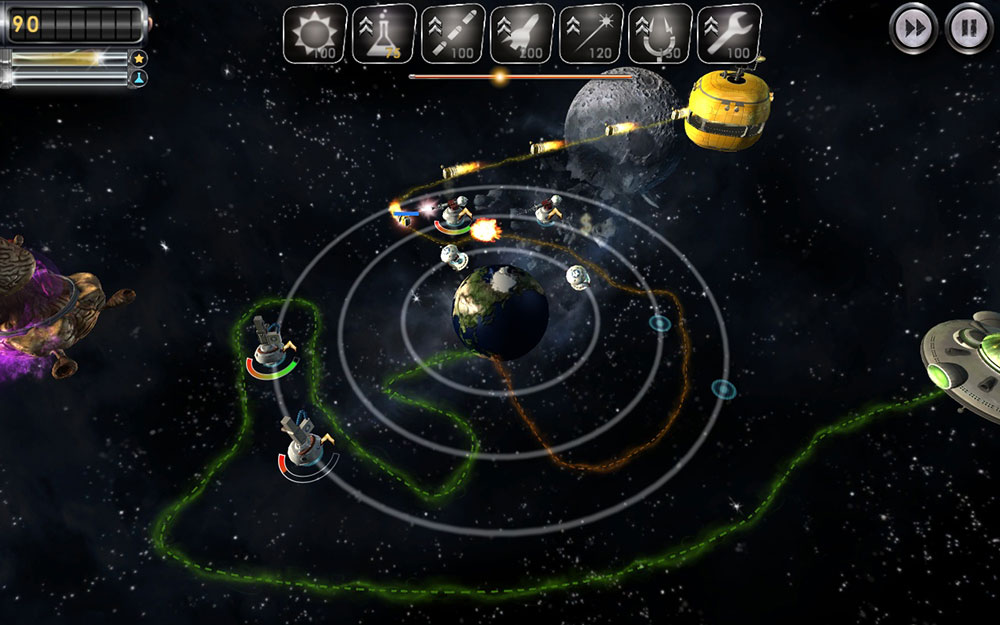Pause the game
Viewport: 1000px width, 625px height.
pos(968,27)
